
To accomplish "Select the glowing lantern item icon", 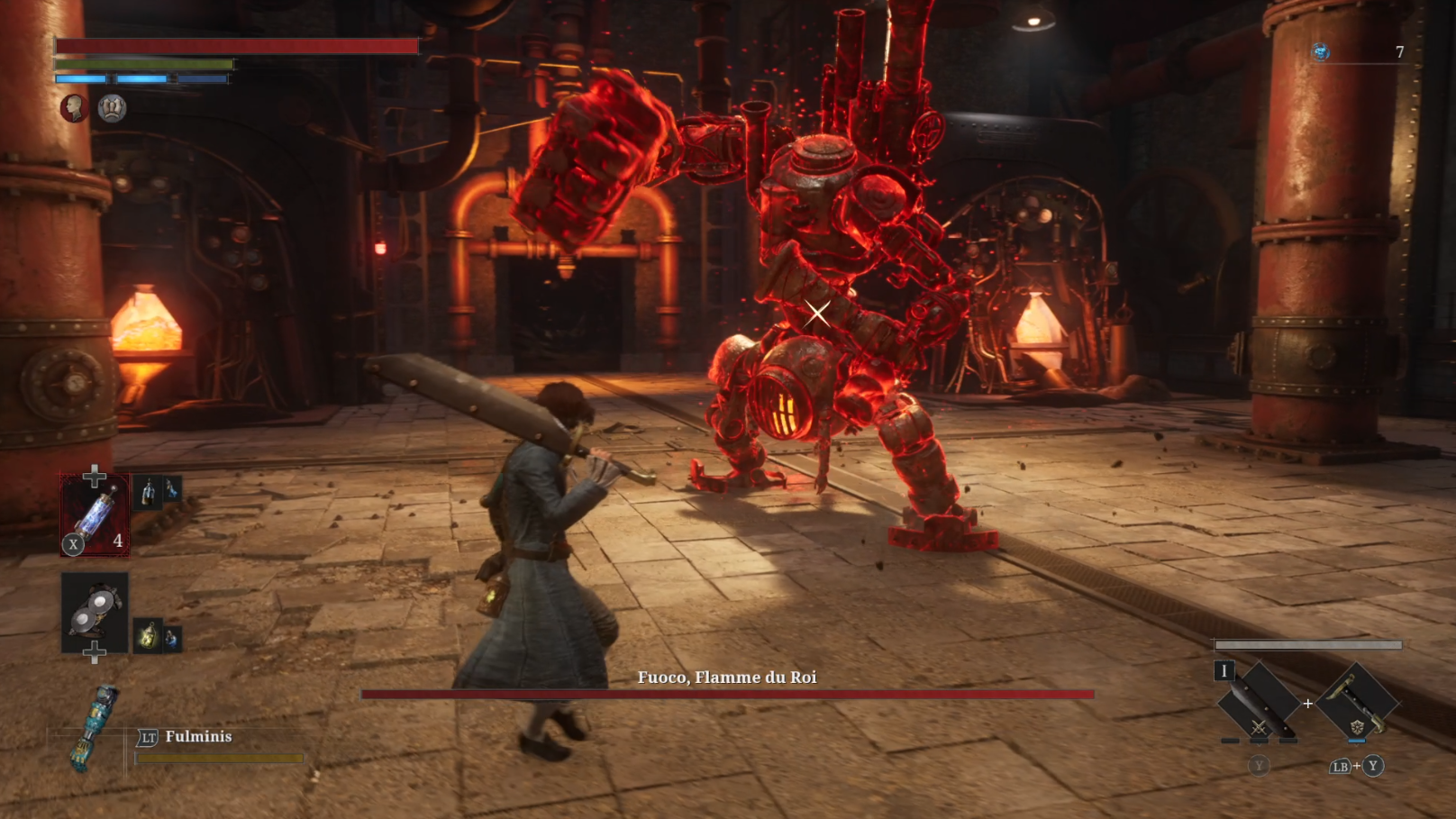I will [147, 633].
